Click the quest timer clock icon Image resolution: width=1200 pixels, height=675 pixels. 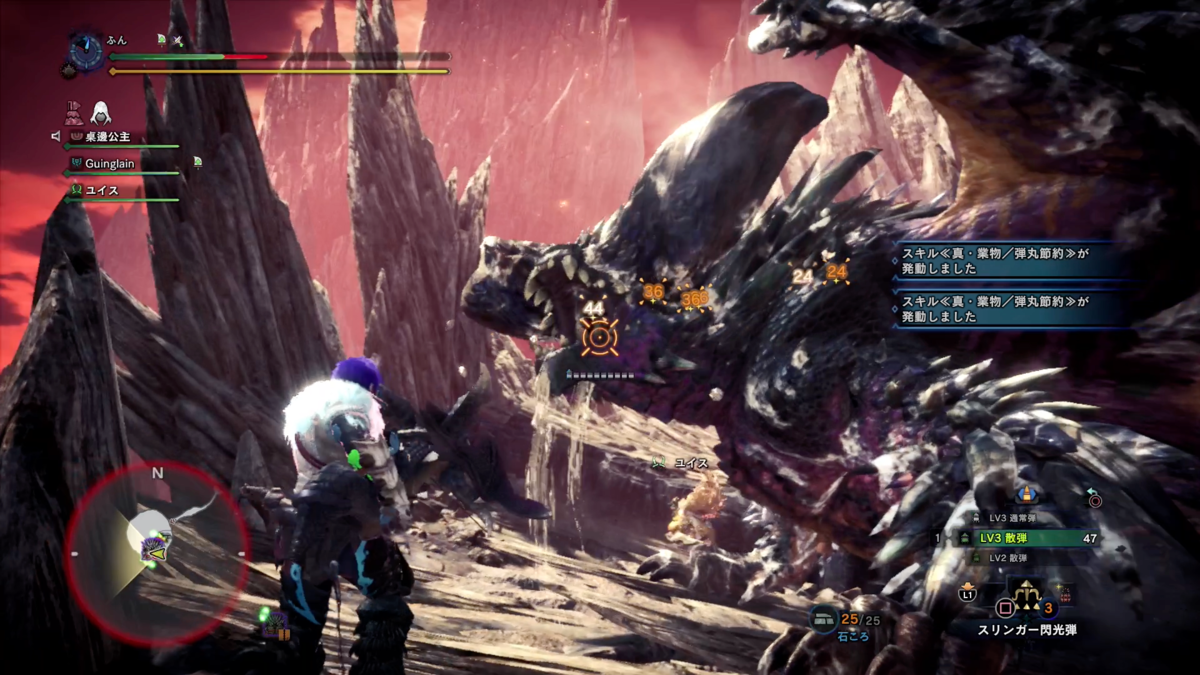tap(86, 51)
